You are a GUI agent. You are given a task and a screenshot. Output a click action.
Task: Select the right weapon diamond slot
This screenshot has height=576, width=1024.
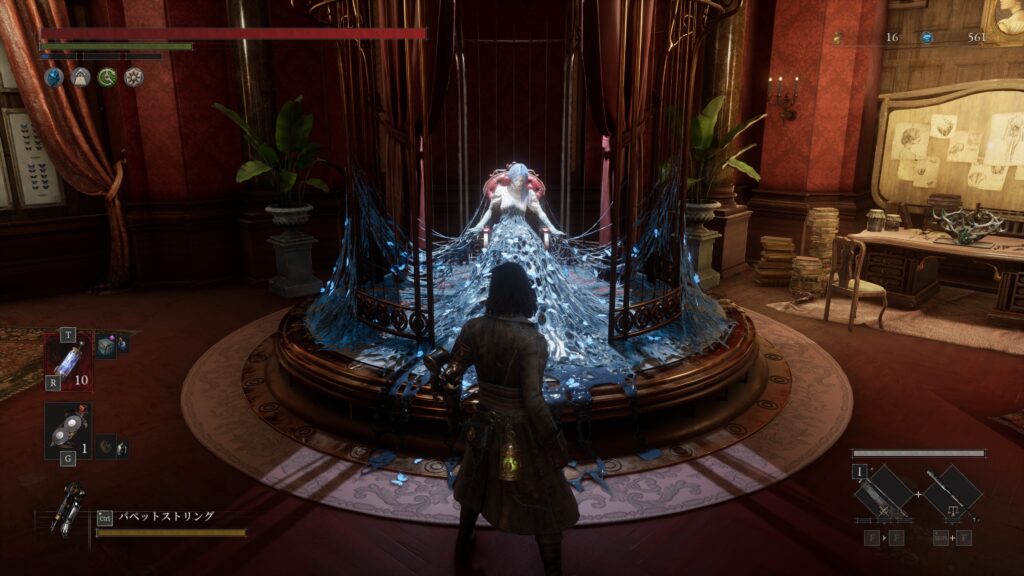(952, 494)
